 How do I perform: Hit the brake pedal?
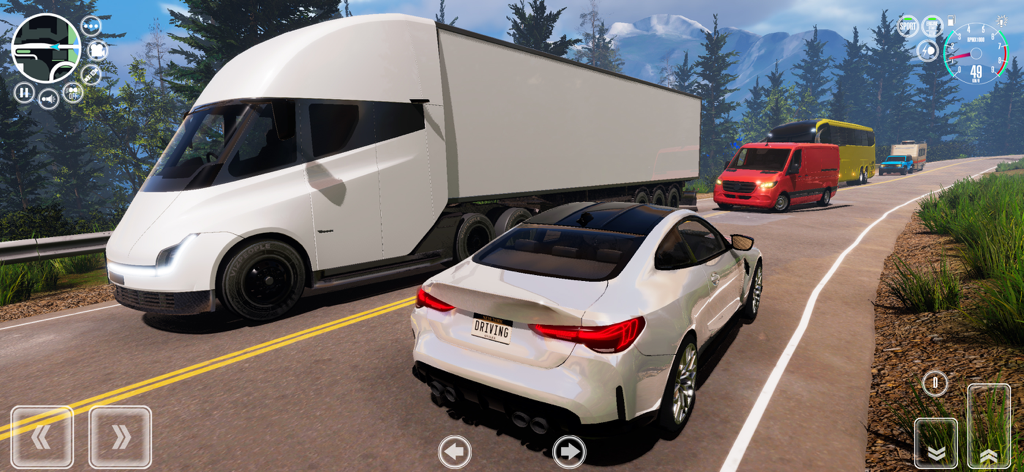tap(936, 444)
